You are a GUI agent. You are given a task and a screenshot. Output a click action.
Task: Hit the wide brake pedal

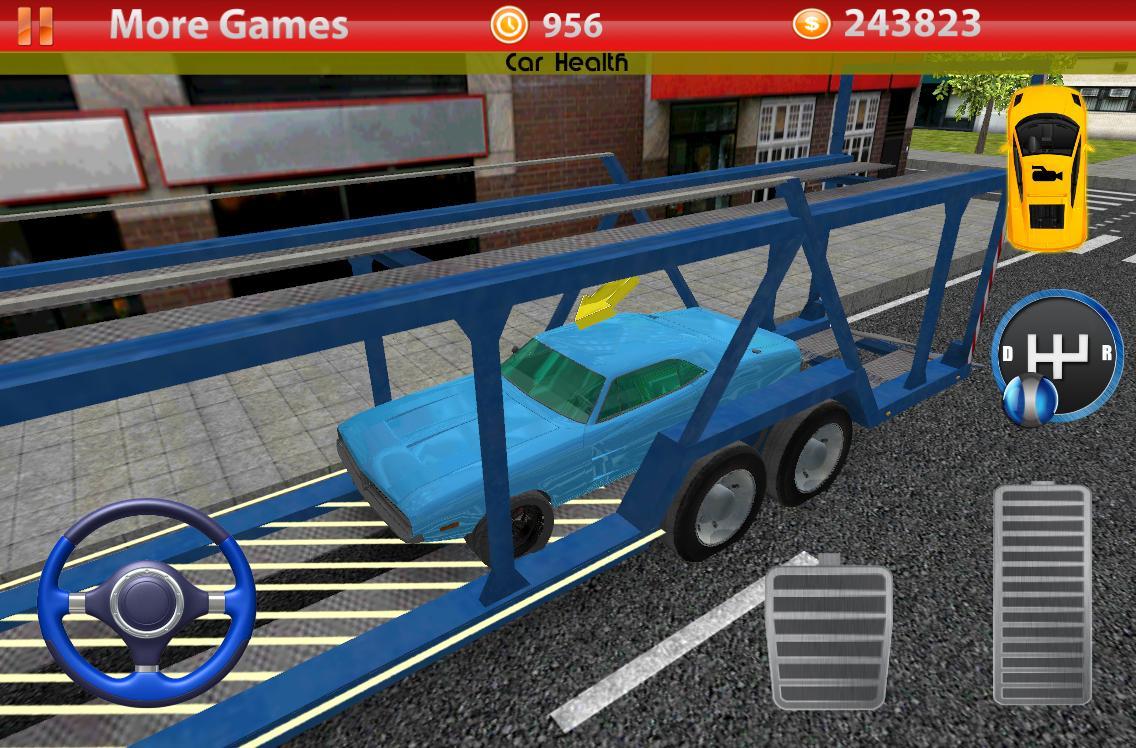pos(828,634)
